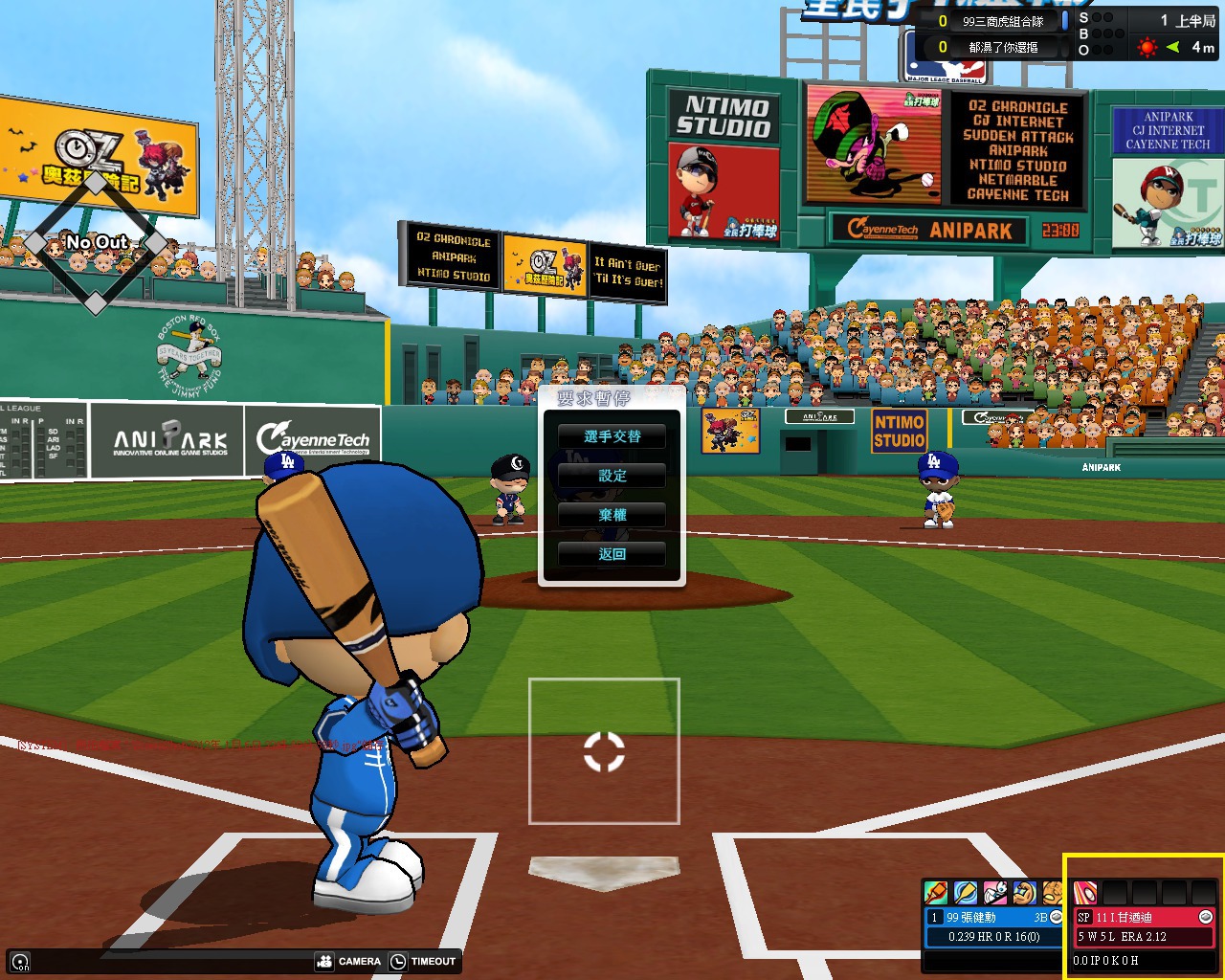Activate the flaming bat skill icon
This screenshot has height=980, width=1225.
(x=936, y=893)
